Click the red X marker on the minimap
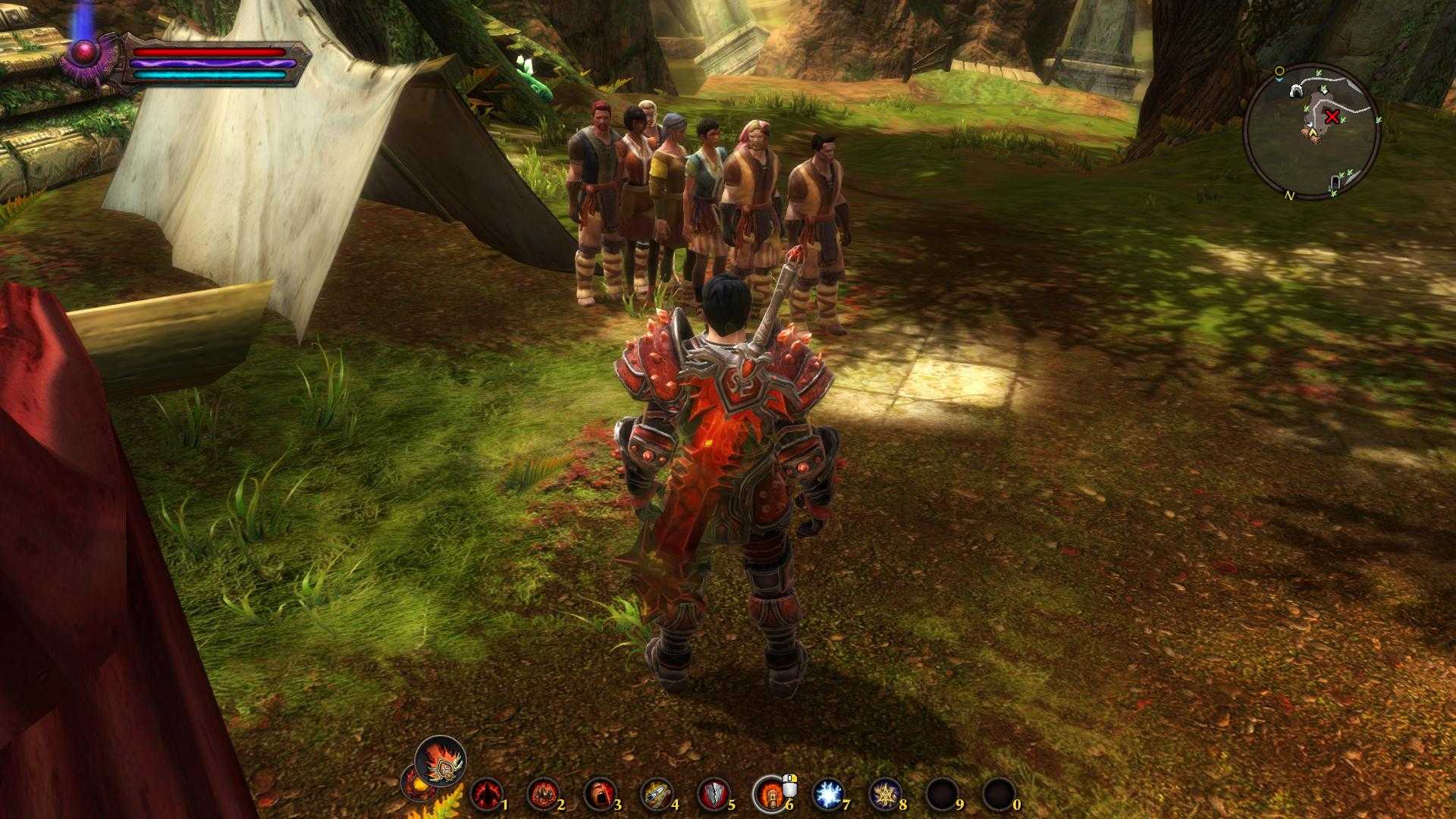 (x=1332, y=117)
